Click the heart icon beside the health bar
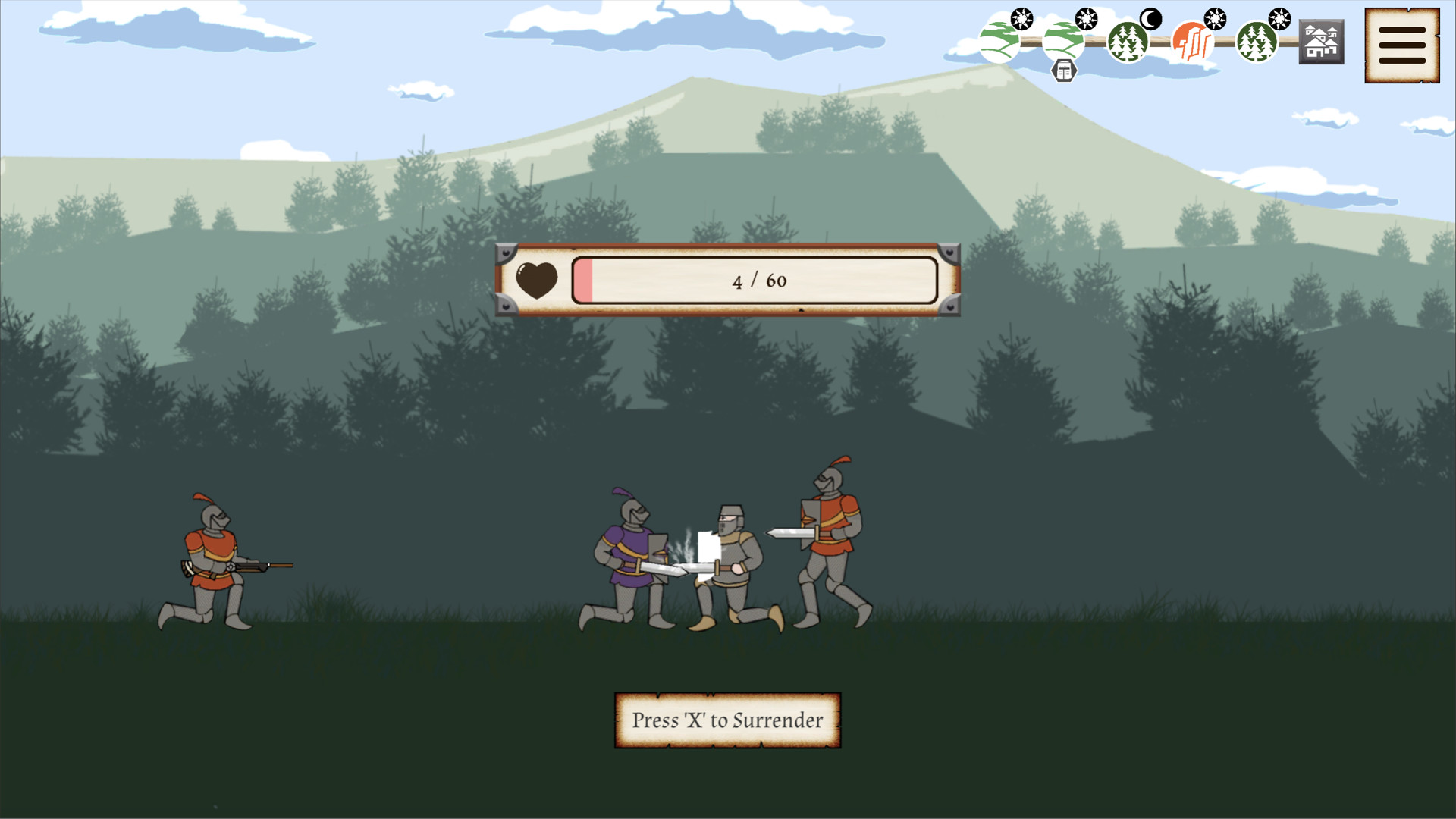1456x819 pixels. (x=535, y=278)
